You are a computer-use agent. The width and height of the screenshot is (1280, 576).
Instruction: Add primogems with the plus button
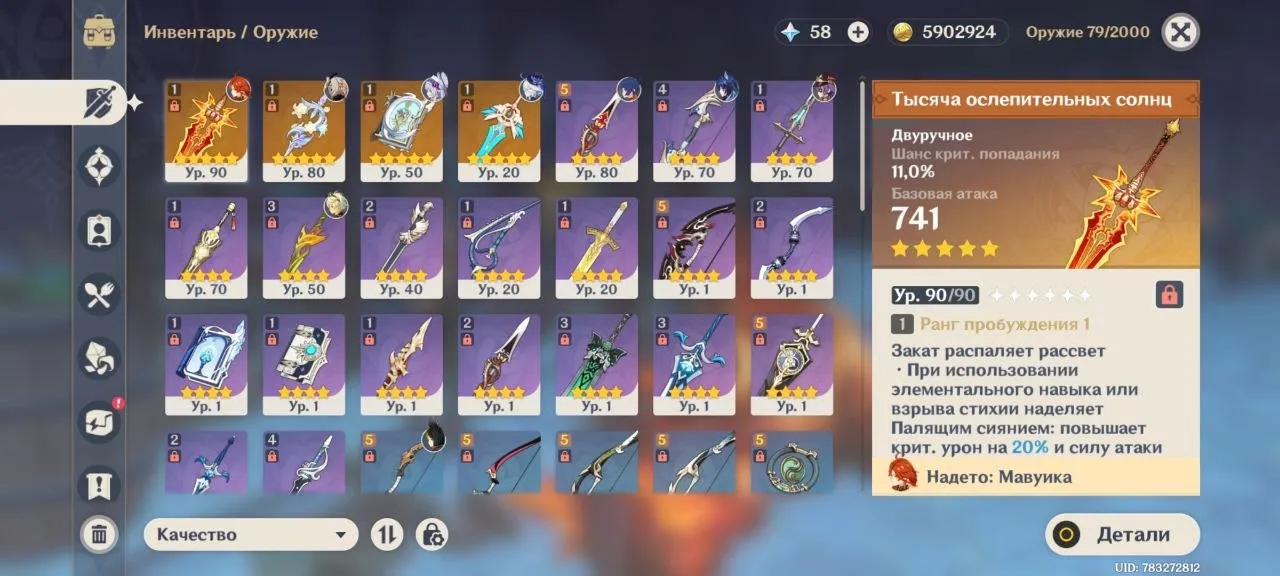(x=858, y=32)
